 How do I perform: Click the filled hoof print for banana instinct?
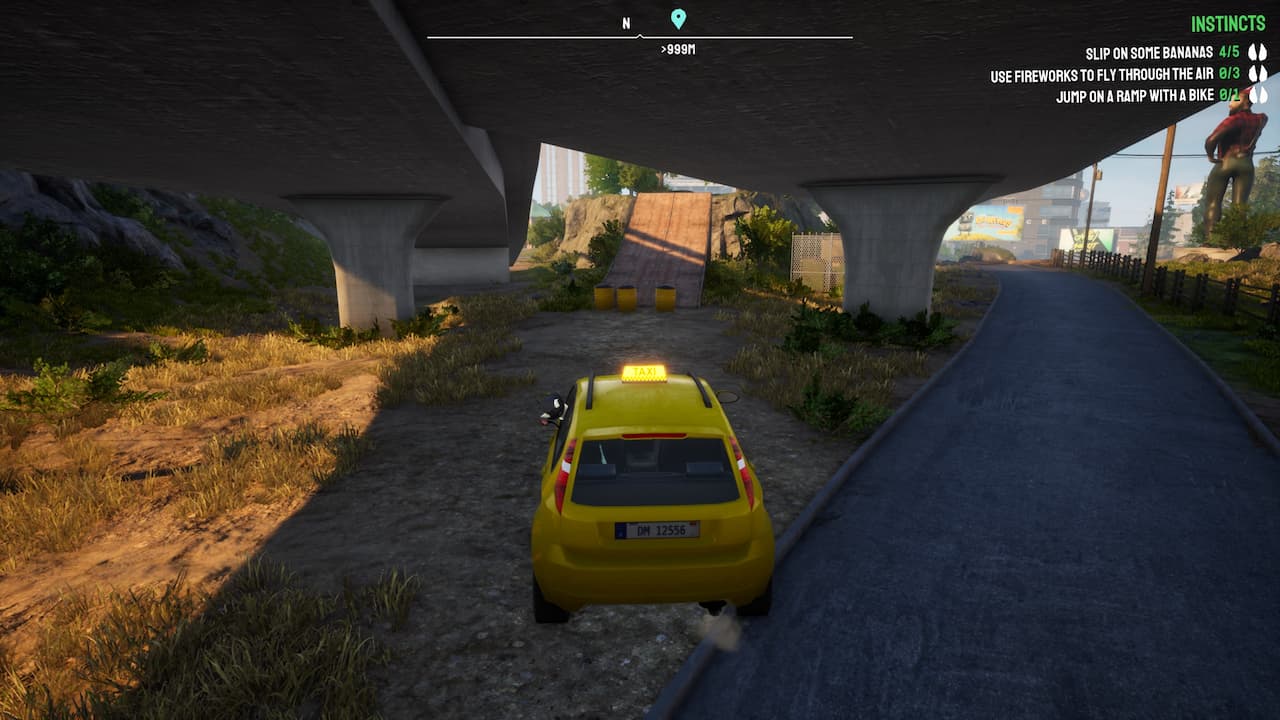(1253, 52)
